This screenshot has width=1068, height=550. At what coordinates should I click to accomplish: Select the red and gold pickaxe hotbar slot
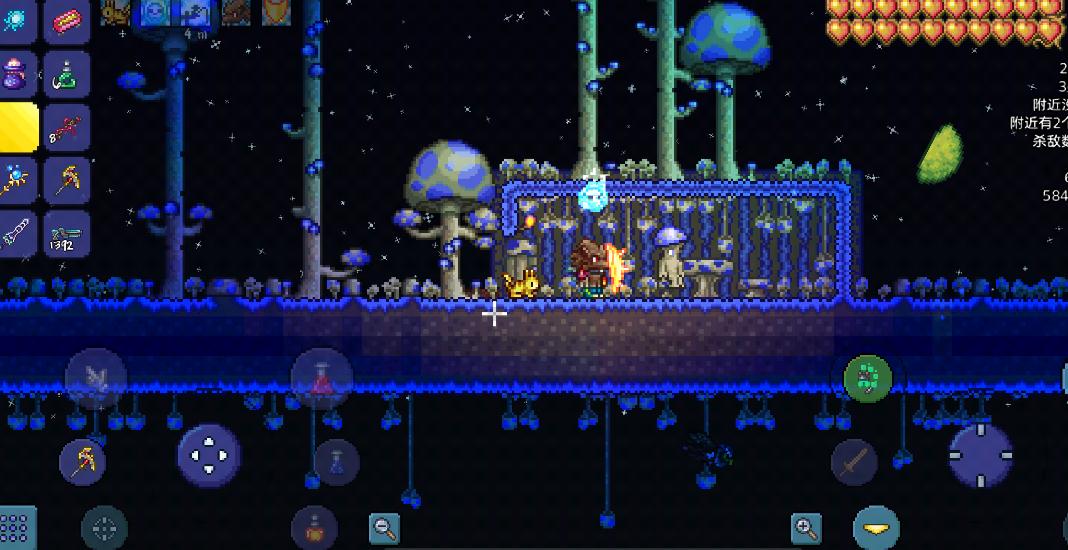pos(67,181)
